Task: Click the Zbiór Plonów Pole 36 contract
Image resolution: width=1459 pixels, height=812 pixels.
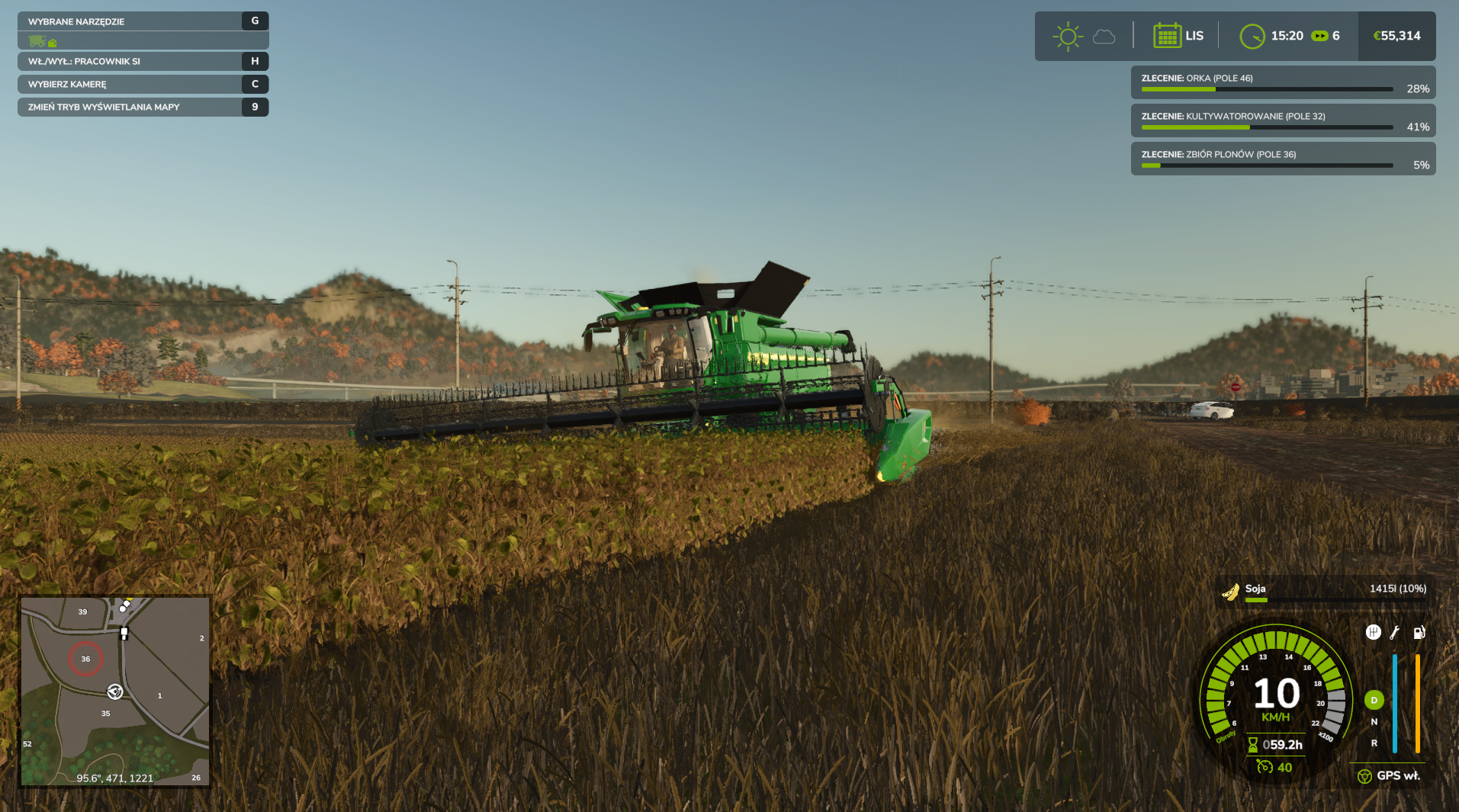Action: click(1283, 159)
